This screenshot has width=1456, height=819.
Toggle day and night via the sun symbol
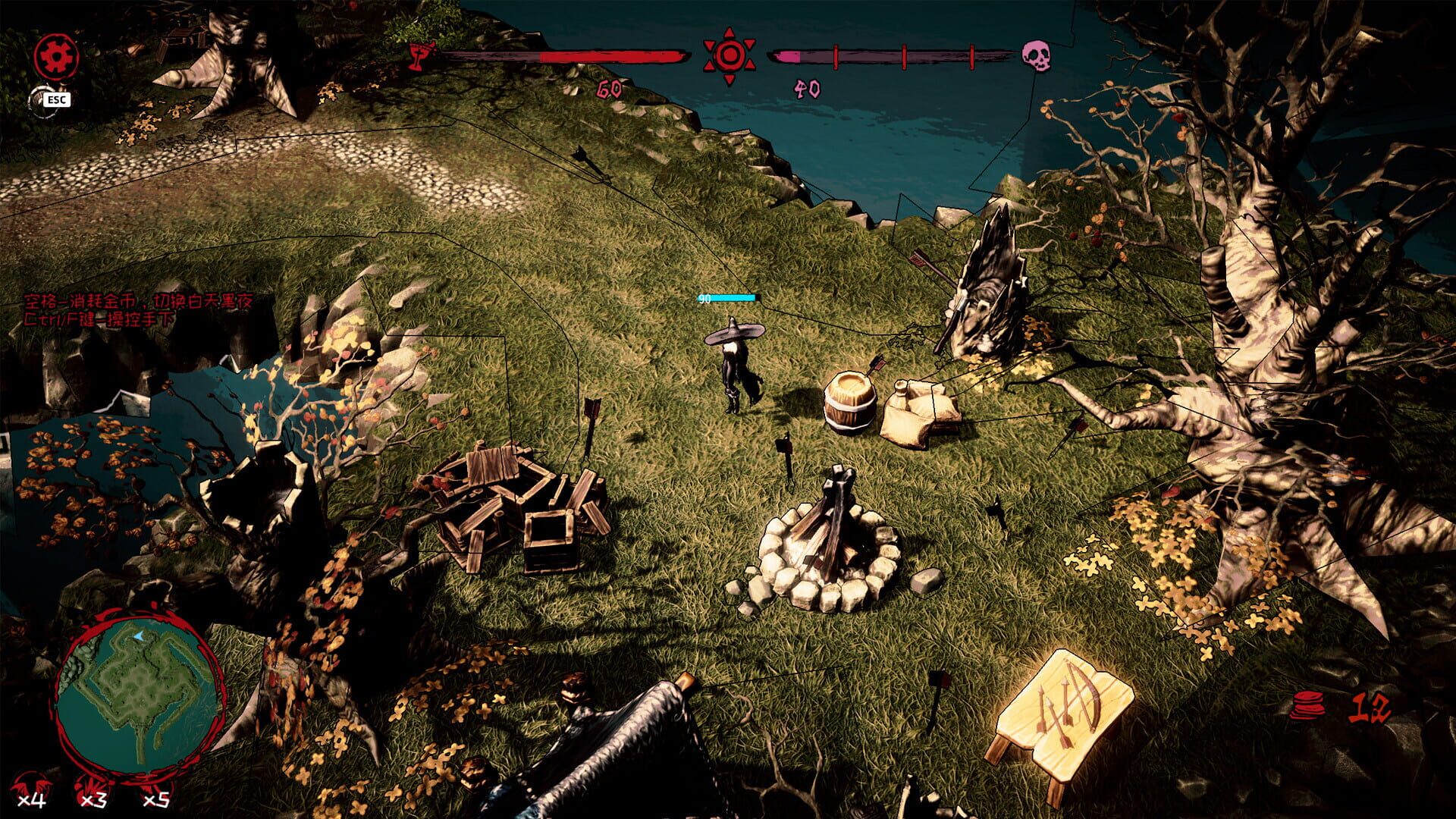[x=730, y=54]
